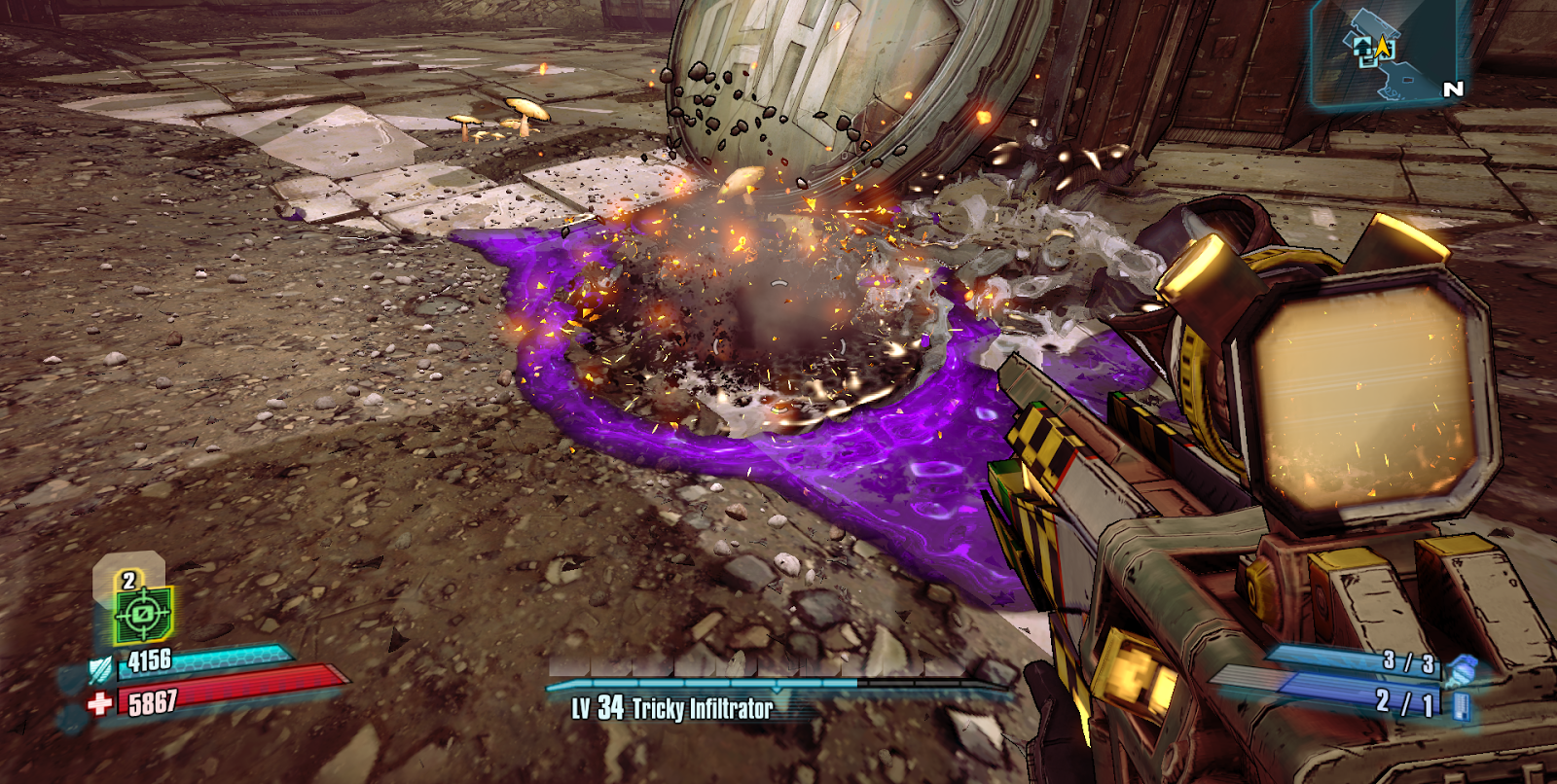Click the red health cross icon

click(x=99, y=703)
